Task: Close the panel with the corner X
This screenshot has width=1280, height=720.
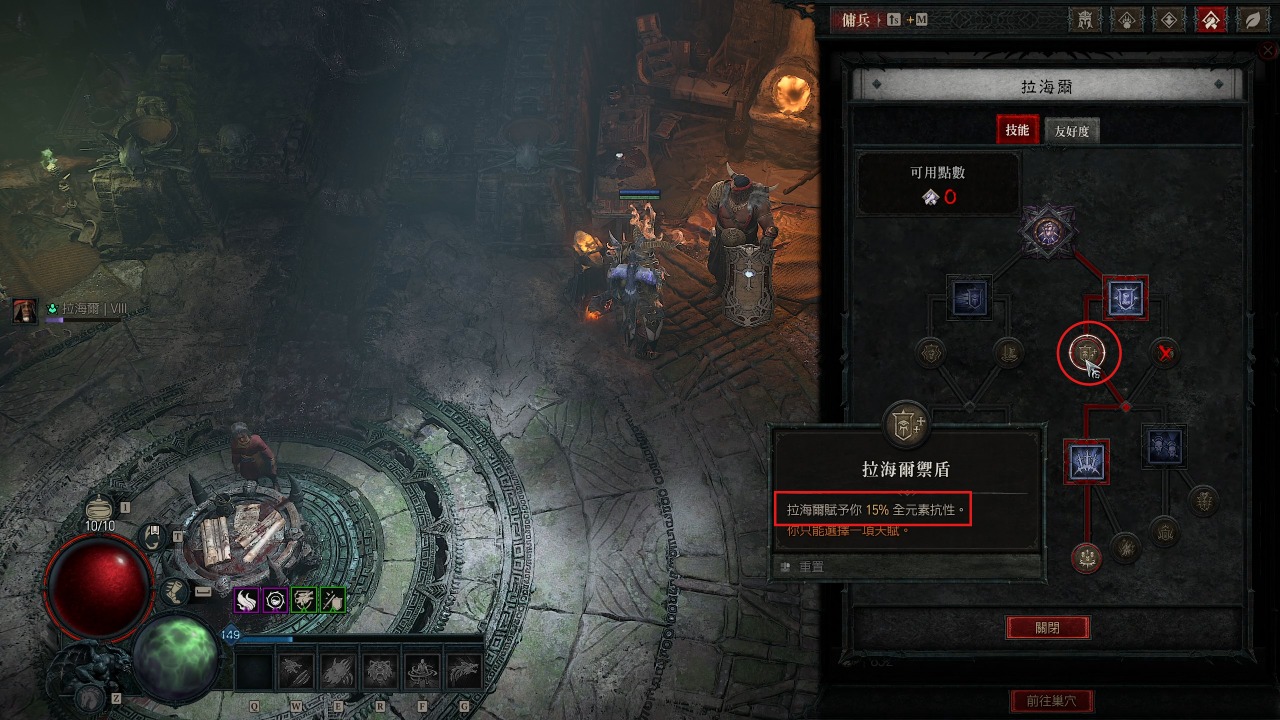Action: 1270,52
